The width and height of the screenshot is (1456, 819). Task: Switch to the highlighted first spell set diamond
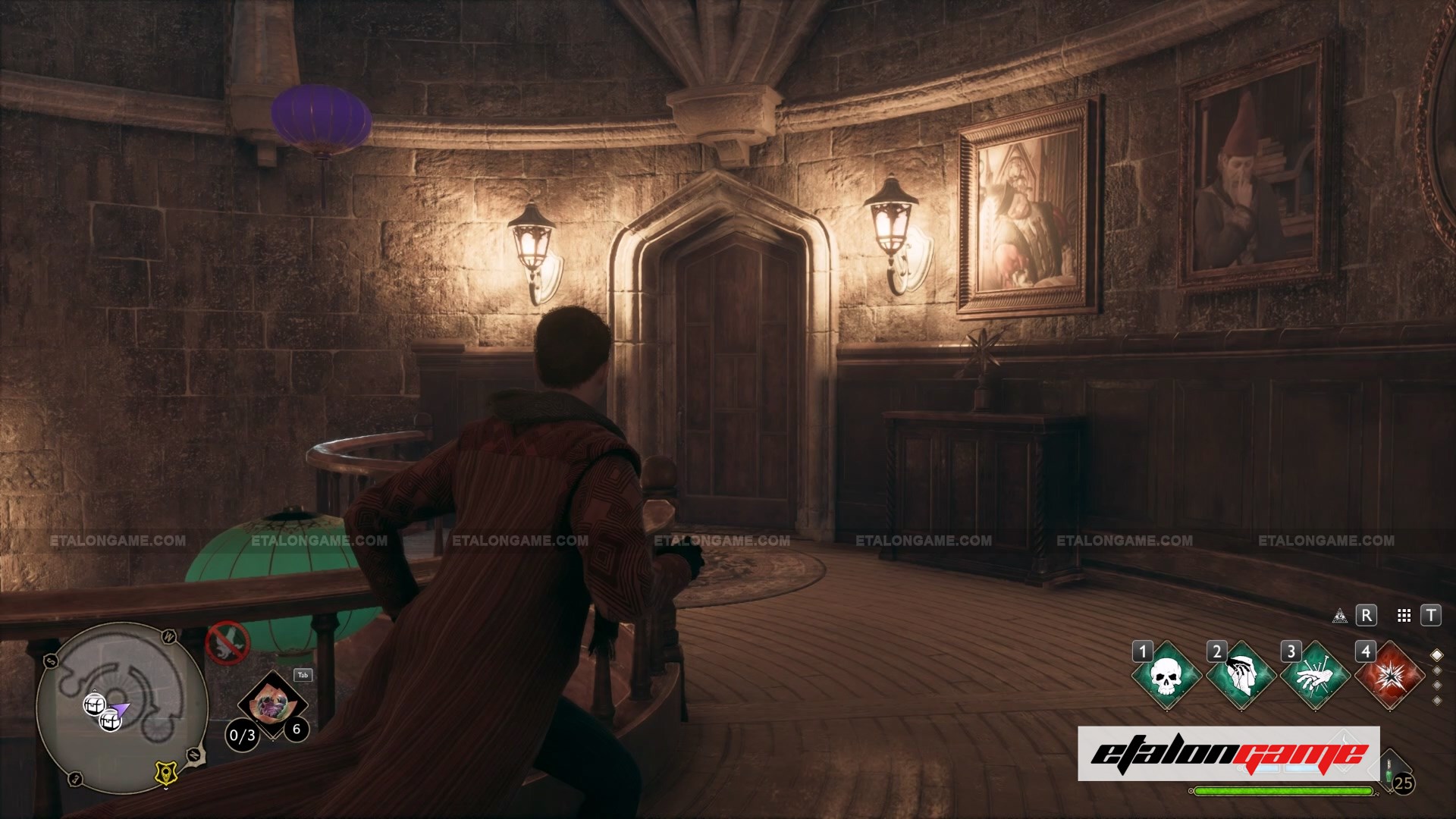1436,655
